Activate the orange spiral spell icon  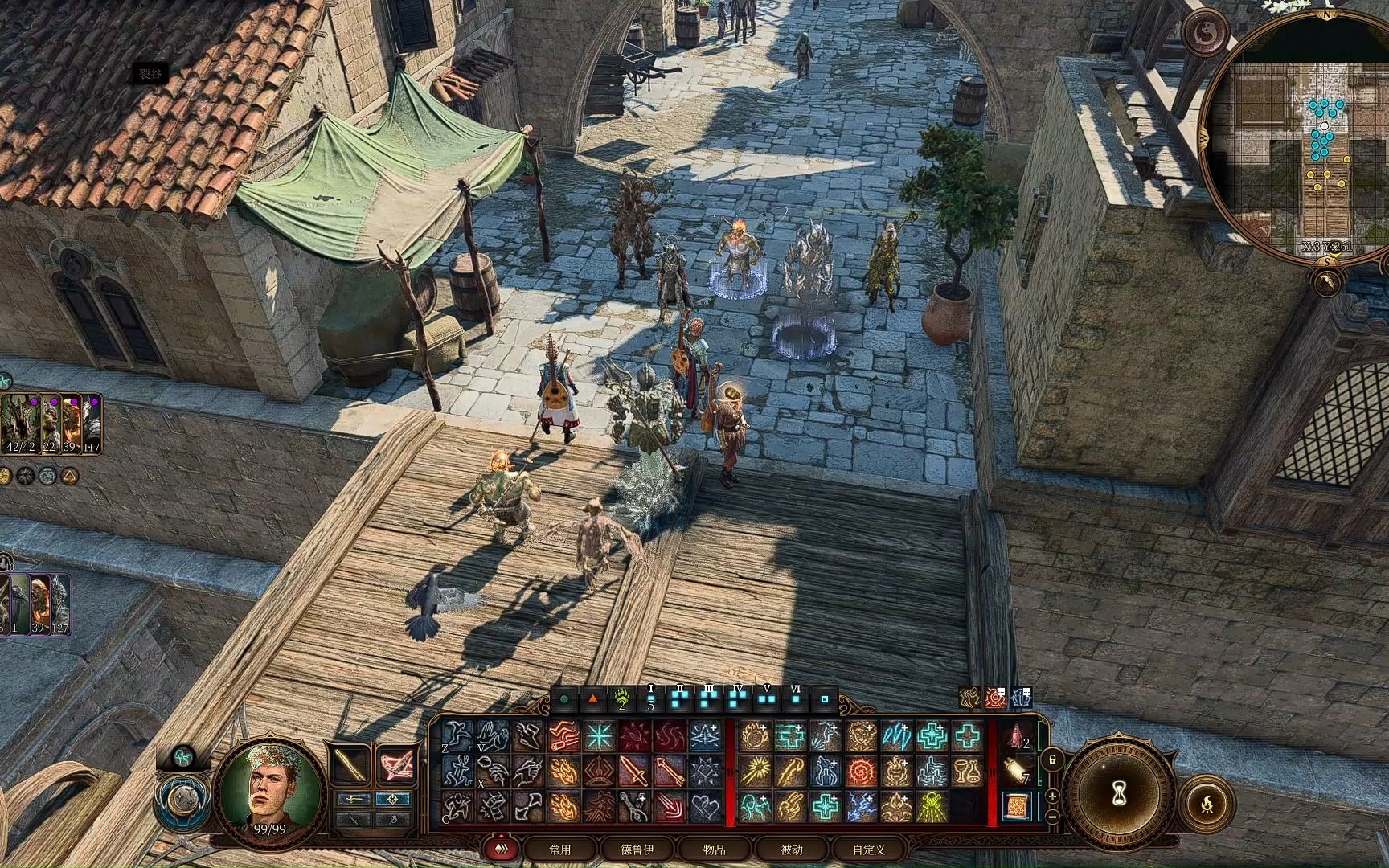(860, 772)
